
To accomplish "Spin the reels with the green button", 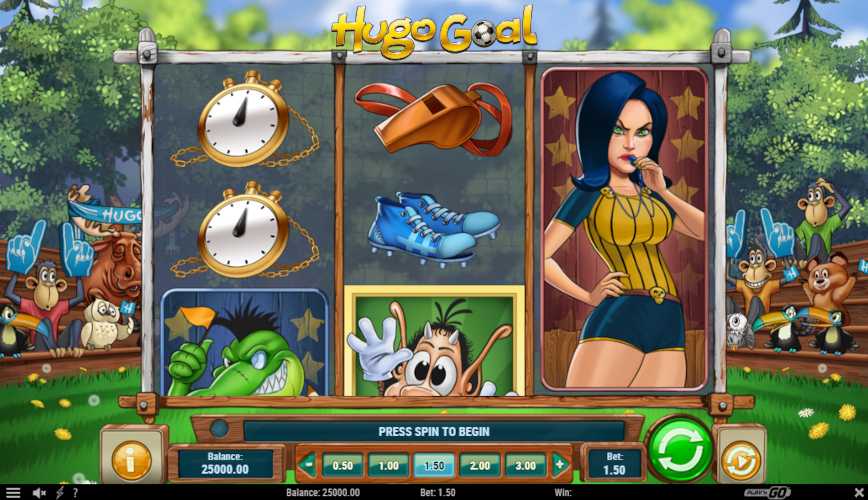I will [679, 450].
